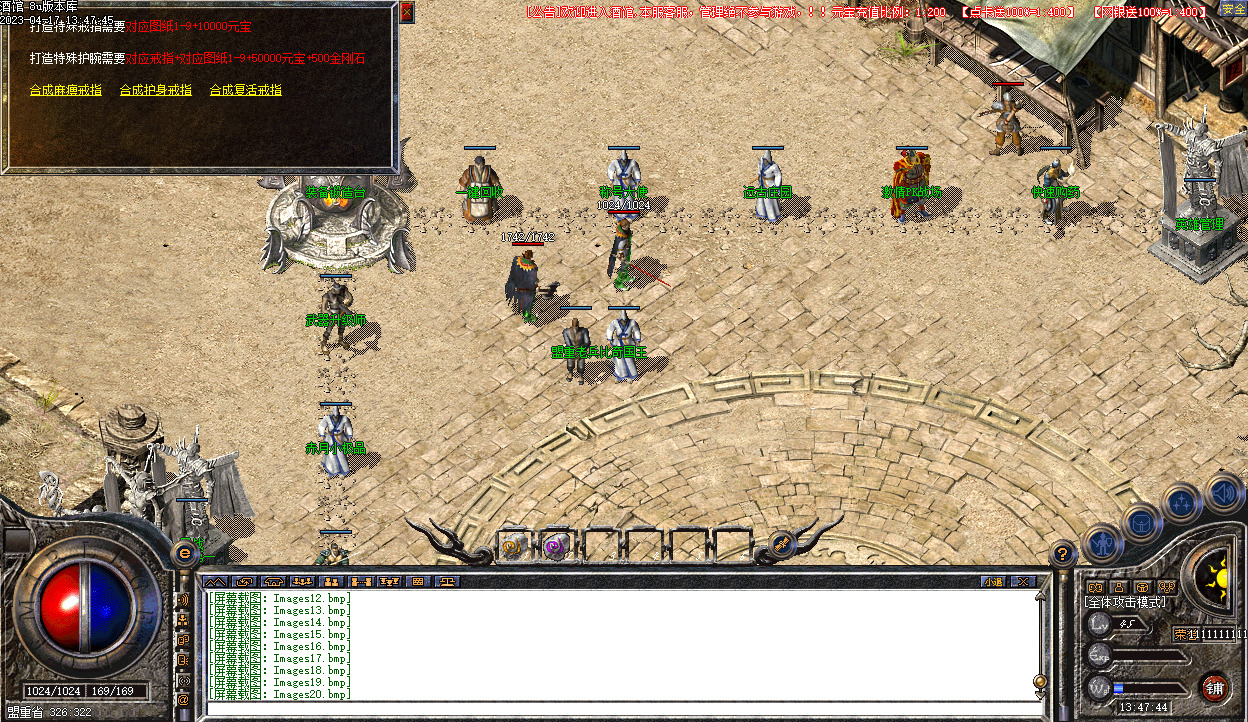The height and width of the screenshot is (722, 1248).
Task: Toggle sound with the speaker button
Action: (x=1222, y=492)
